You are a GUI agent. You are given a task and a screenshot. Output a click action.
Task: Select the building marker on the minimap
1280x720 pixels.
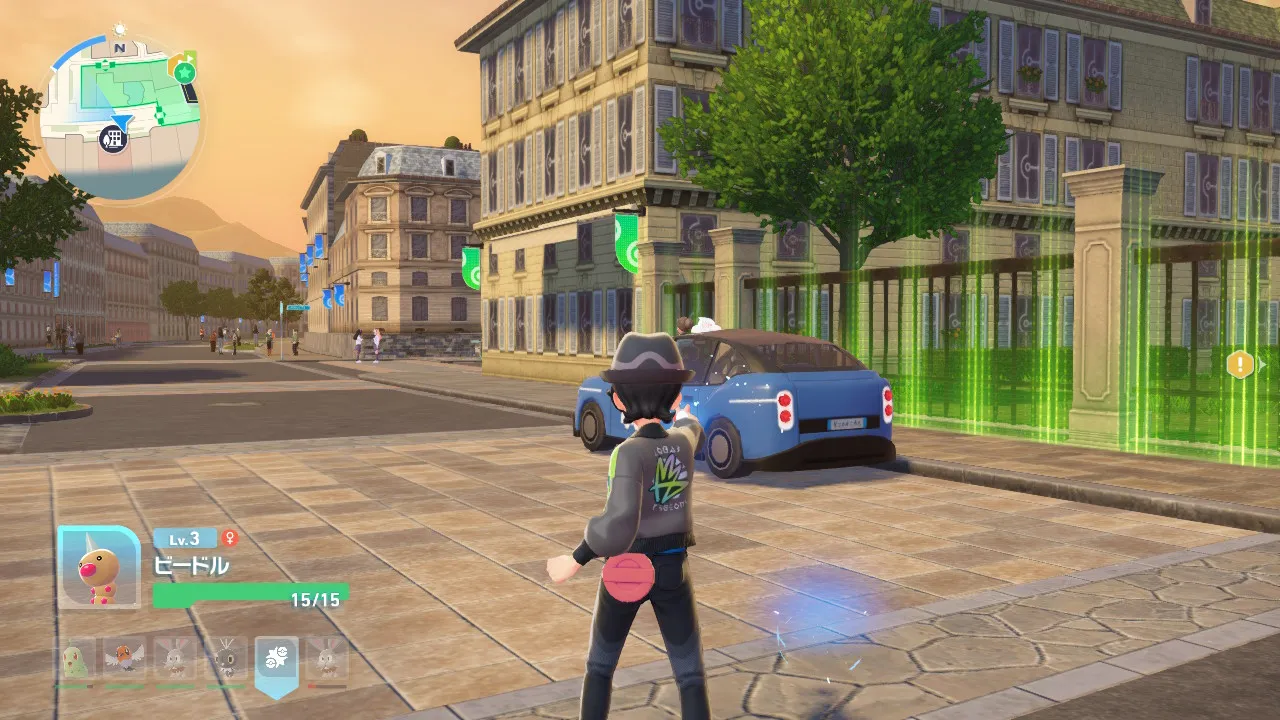point(115,138)
